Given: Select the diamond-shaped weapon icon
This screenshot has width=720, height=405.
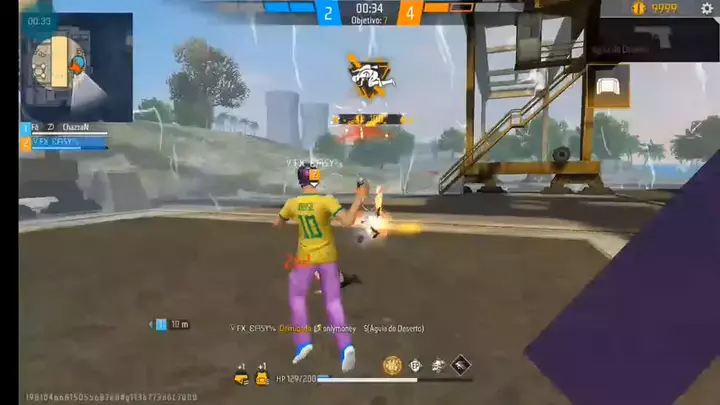Looking at the screenshot, I should point(462,367).
